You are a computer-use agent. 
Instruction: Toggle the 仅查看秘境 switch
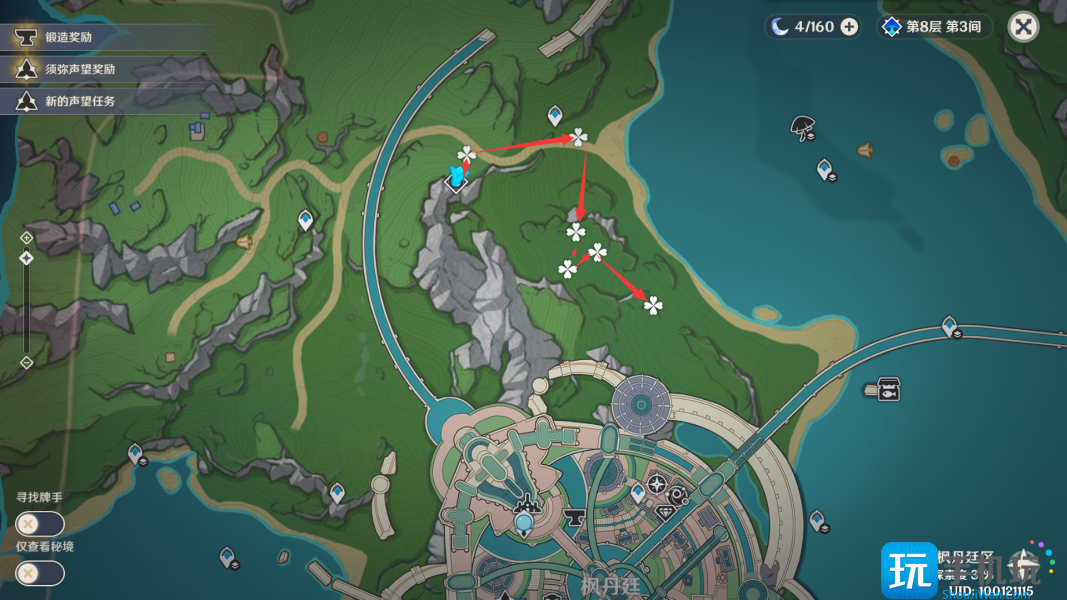click(40, 573)
